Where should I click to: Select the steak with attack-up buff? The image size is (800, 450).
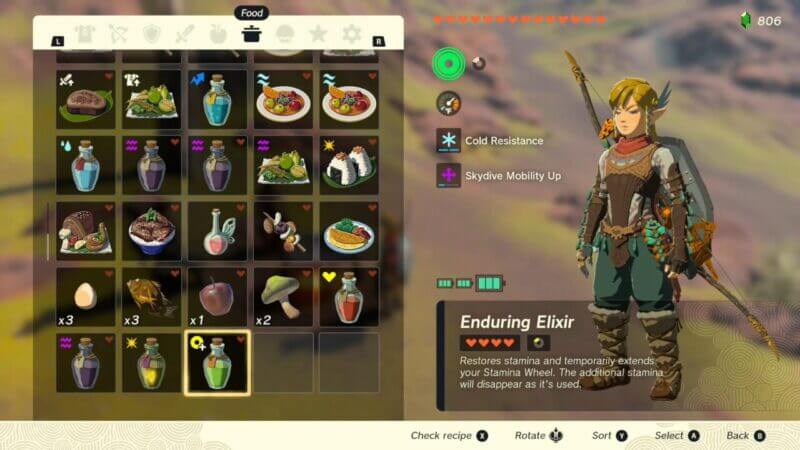point(84,98)
